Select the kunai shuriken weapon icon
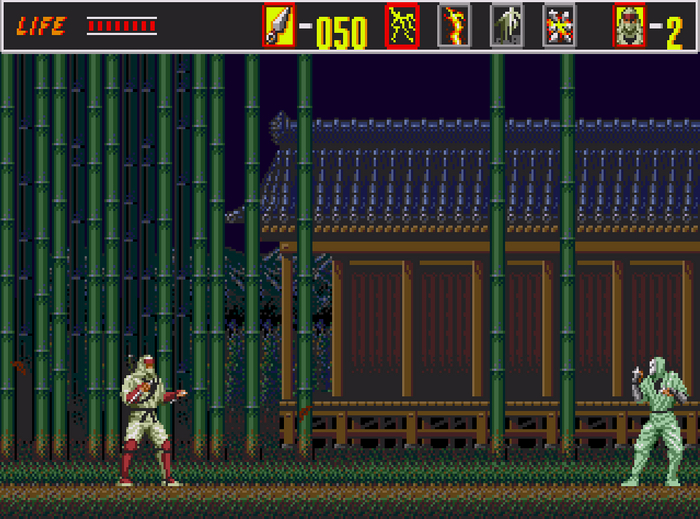This screenshot has height=519, width=700. tap(279, 26)
